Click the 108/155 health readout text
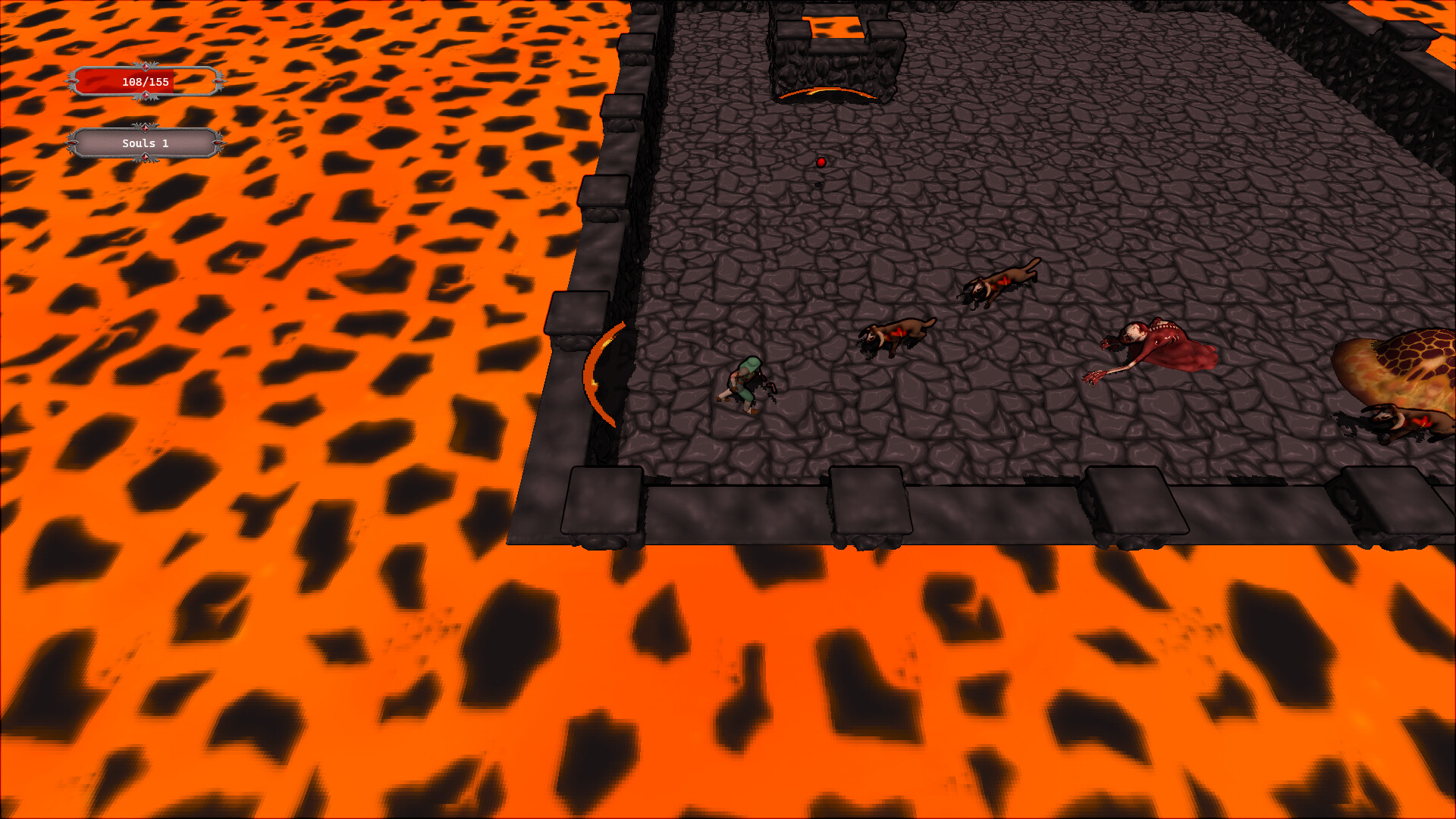Image resolution: width=1456 pixels, height=819 pixels. point(144,82)
